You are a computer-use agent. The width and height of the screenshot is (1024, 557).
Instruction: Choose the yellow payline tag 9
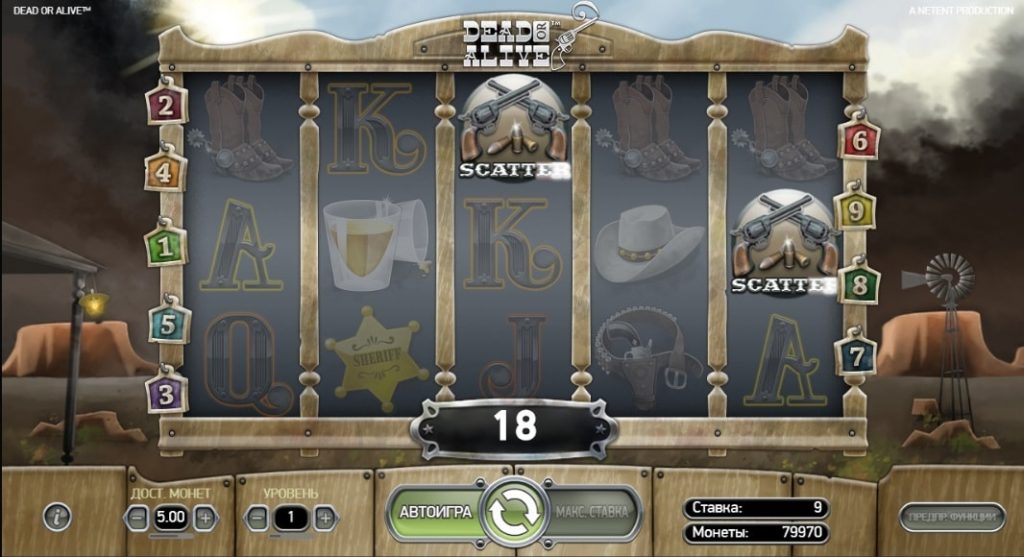coord(855,211)
